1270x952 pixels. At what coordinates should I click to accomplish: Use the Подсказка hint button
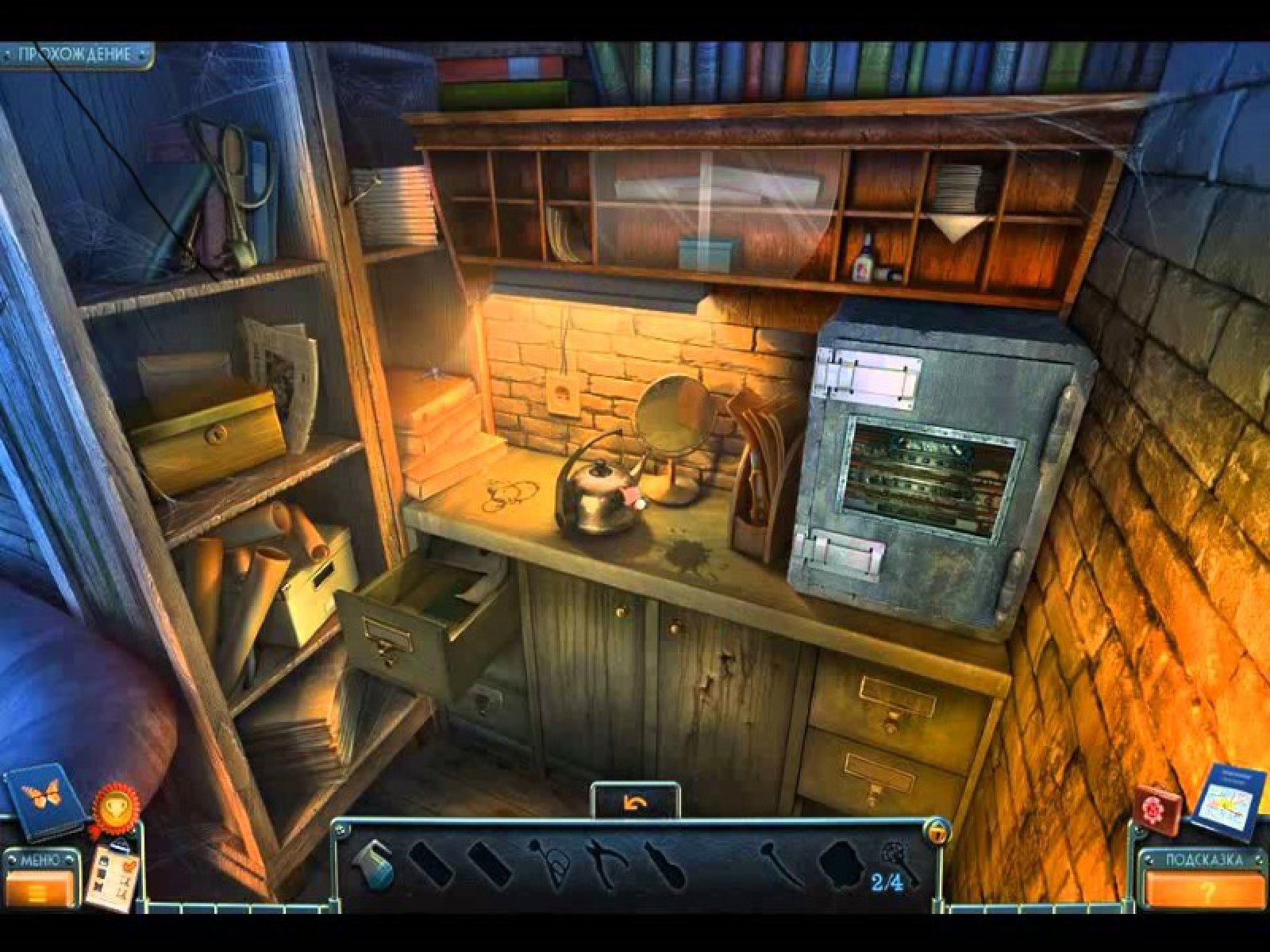click(x=1204, y=880)
